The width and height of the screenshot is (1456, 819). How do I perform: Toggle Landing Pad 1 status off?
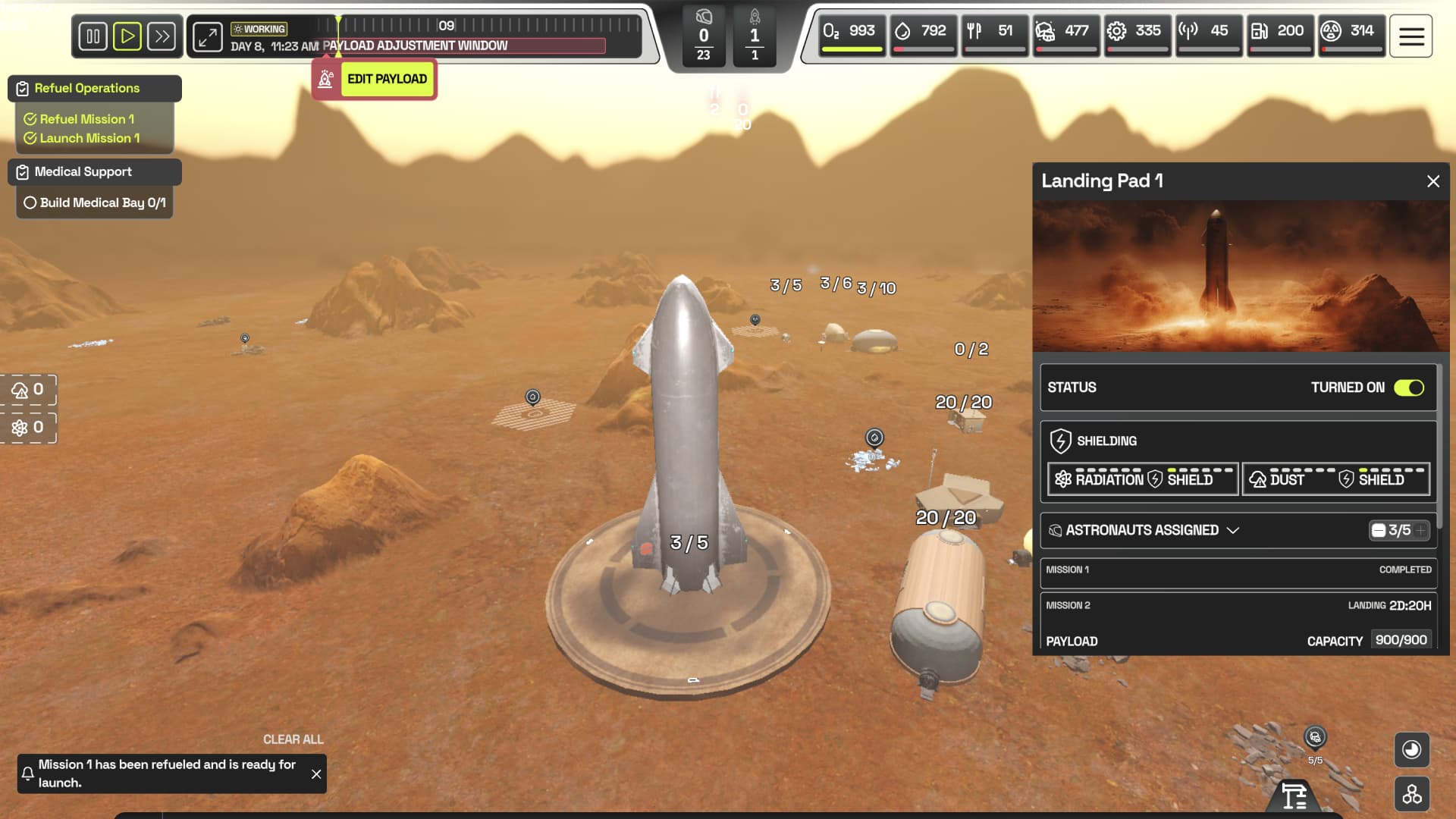coord(1408,388)
